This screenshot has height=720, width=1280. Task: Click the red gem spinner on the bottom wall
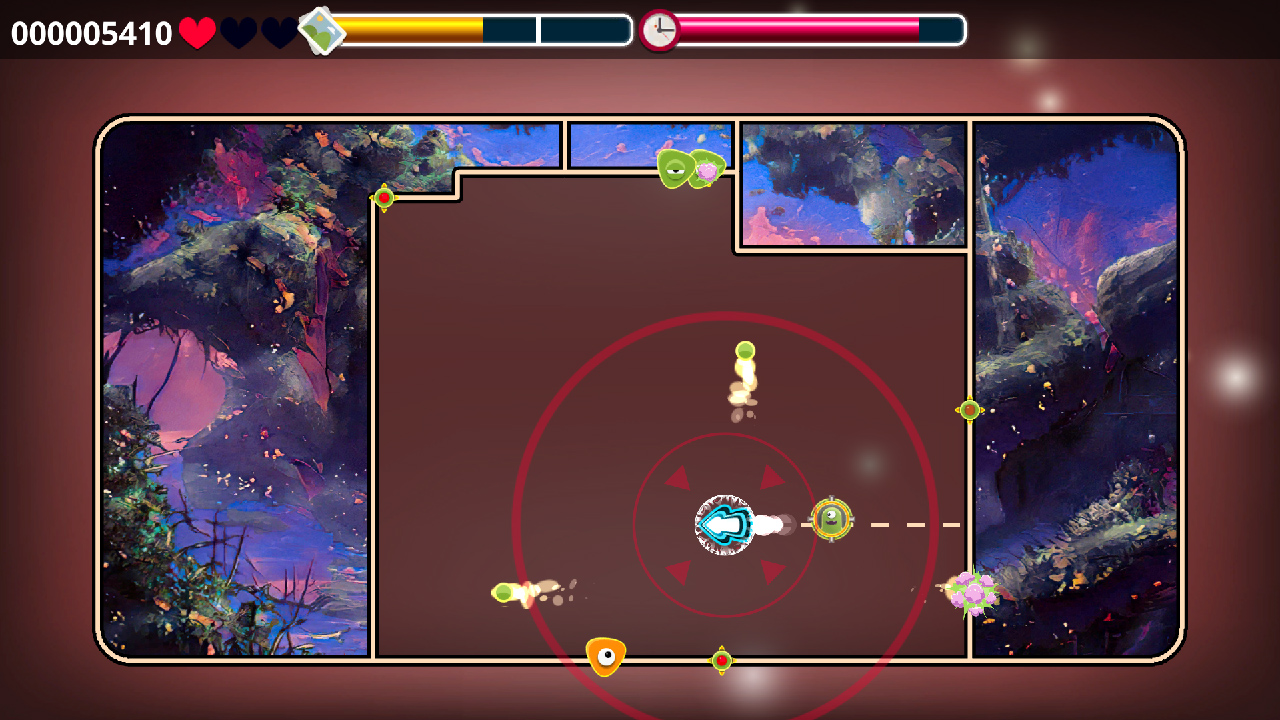(720, 660)
